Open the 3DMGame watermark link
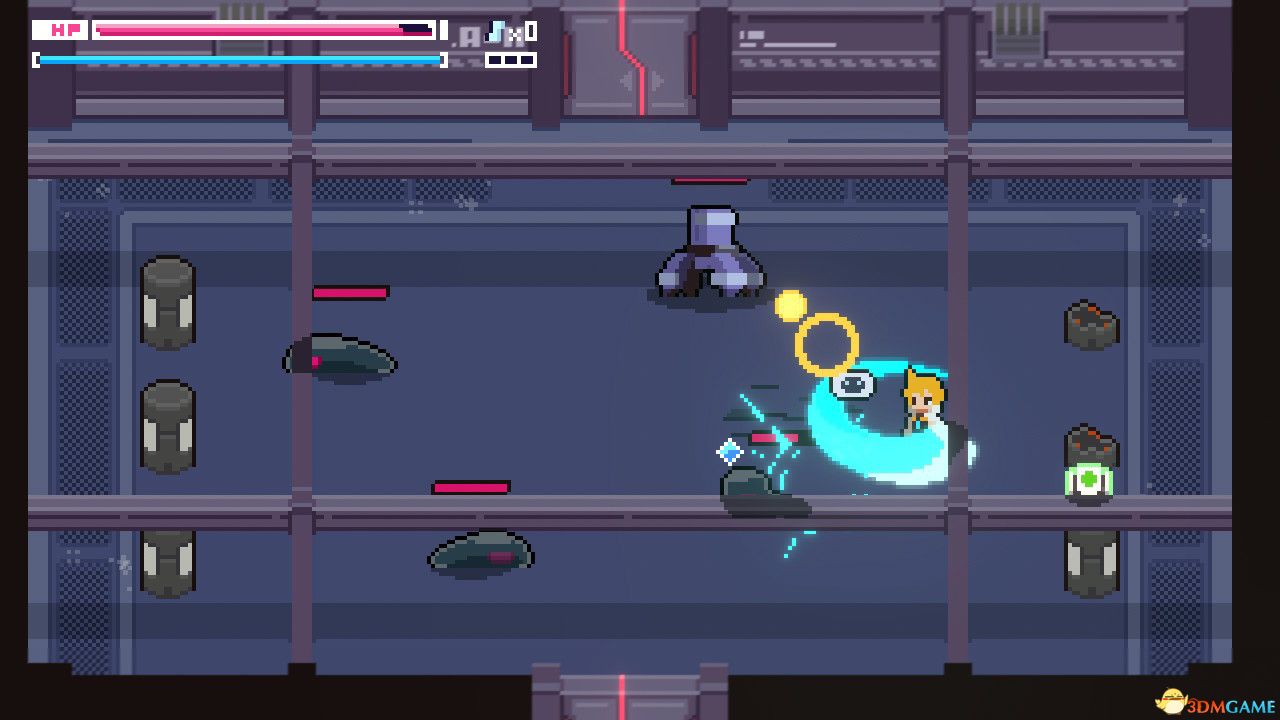1280x720 pixels. click(1230, 705)
